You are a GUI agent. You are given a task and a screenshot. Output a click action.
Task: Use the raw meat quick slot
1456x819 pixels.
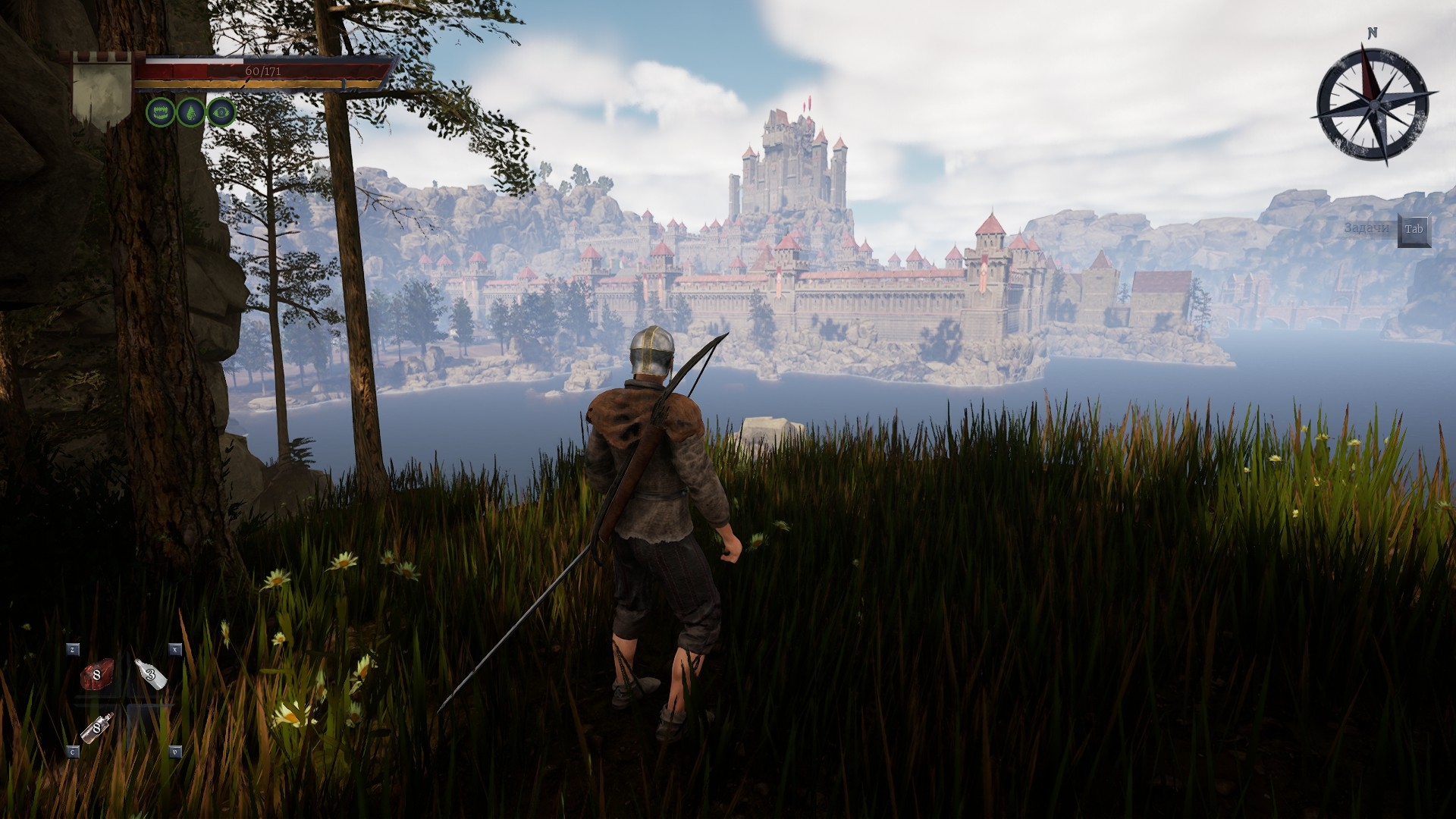[96, 674]
